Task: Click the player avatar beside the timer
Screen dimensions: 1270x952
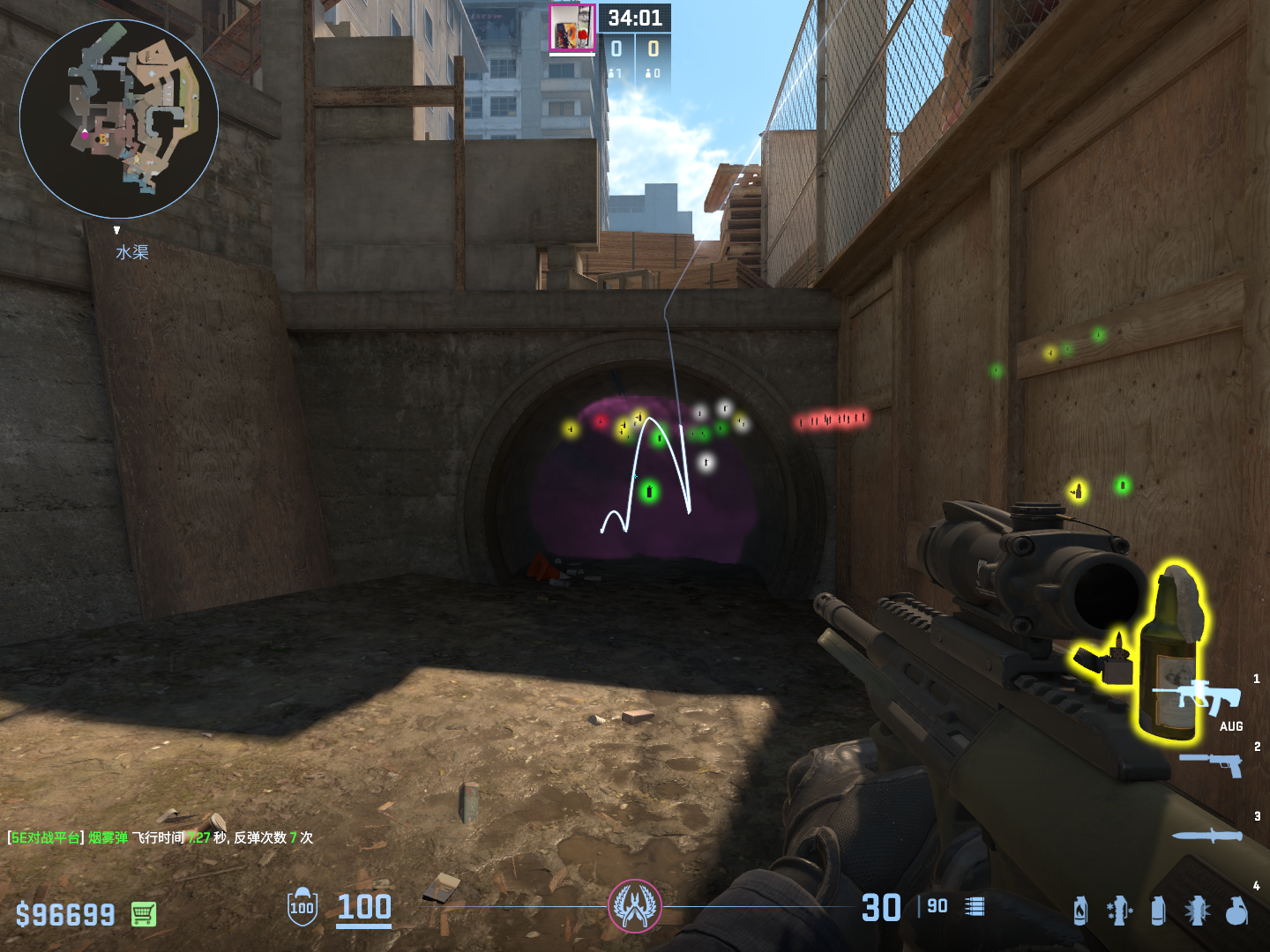Action: 571,28
